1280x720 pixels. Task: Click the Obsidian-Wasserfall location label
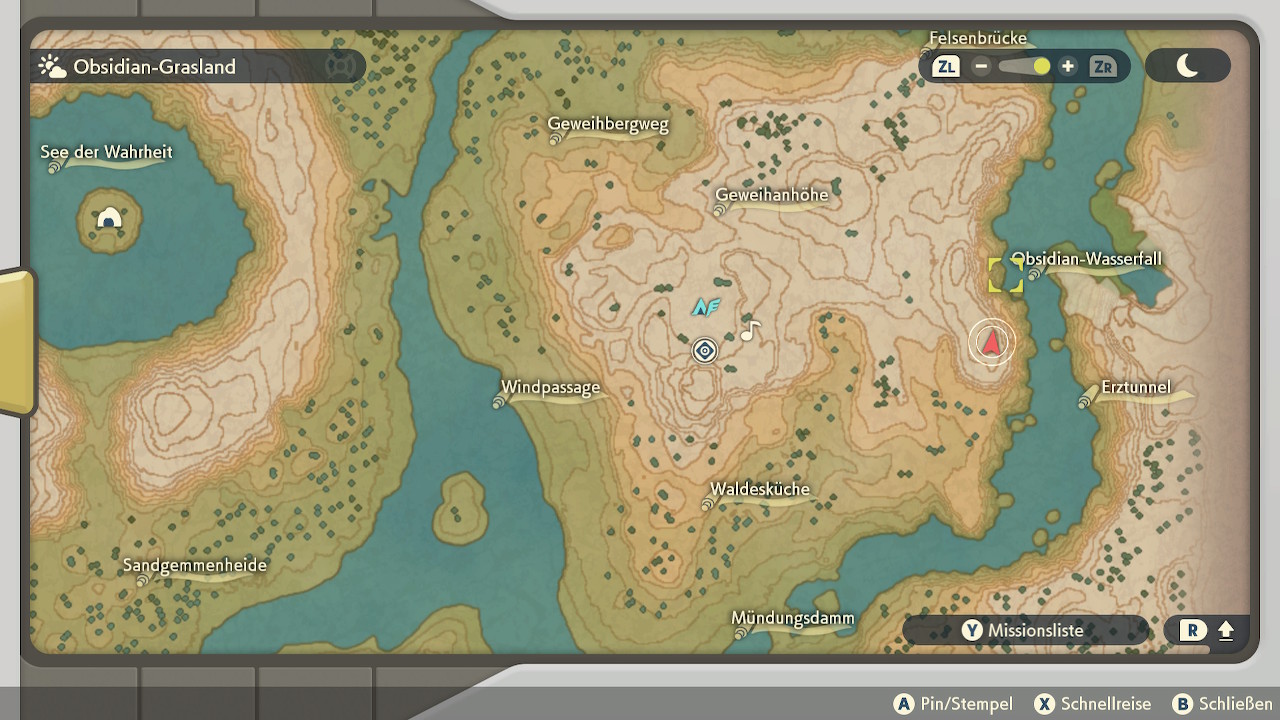[x=1087, y=260]
